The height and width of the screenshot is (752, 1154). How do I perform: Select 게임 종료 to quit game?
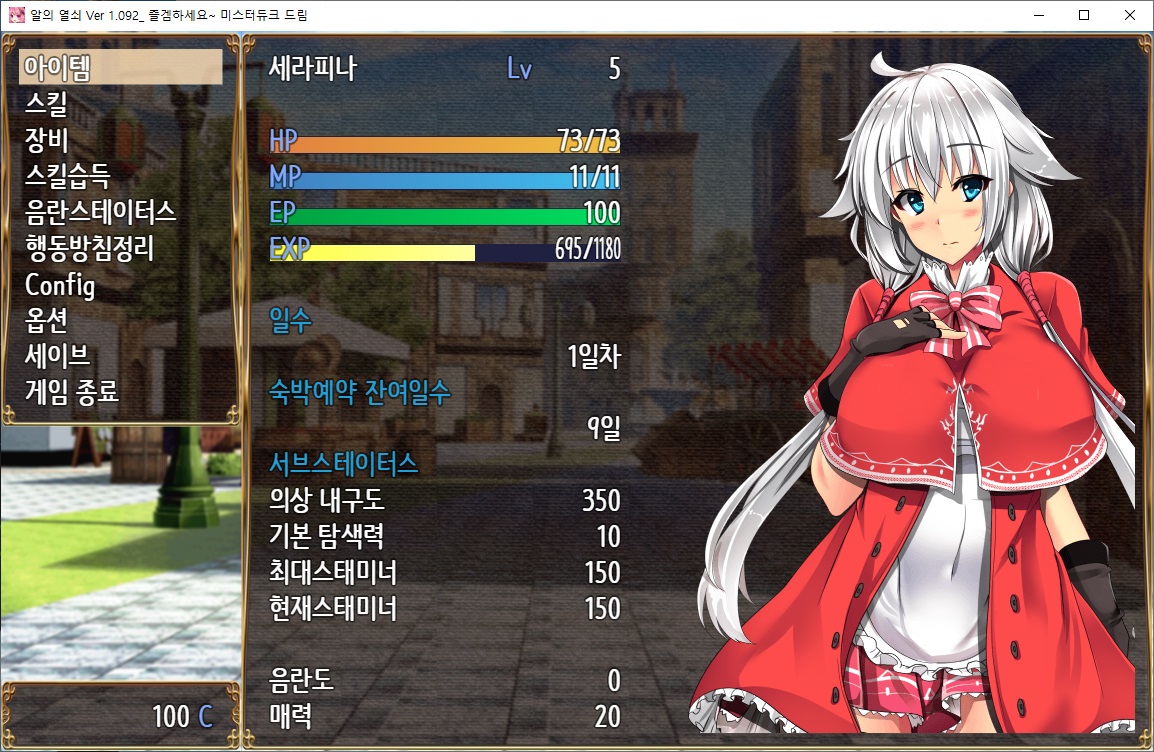(x=72, y=392)
